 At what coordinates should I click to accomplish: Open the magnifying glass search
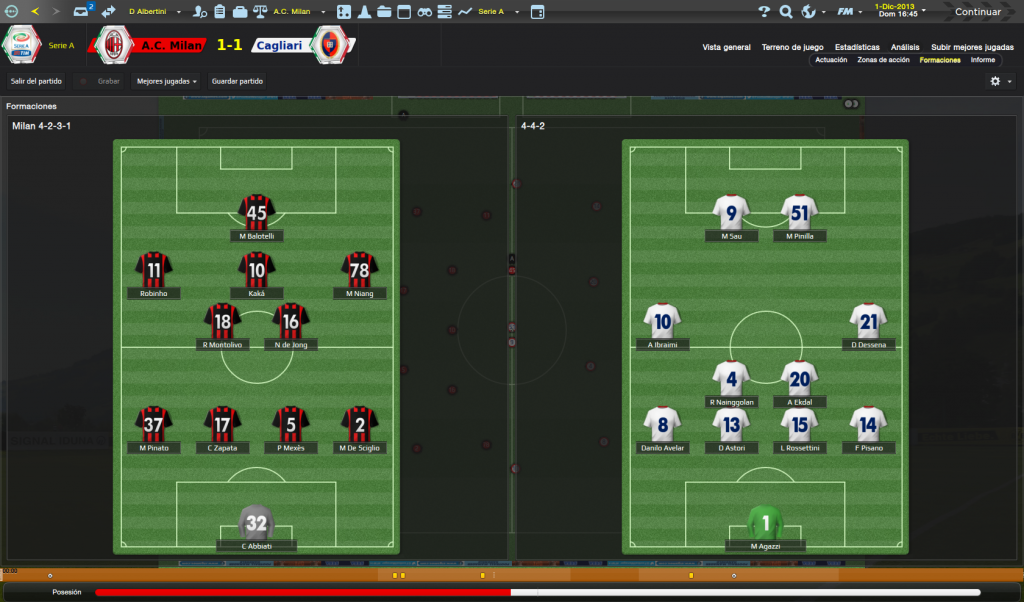pyautogui.click(x=786, y=12)
